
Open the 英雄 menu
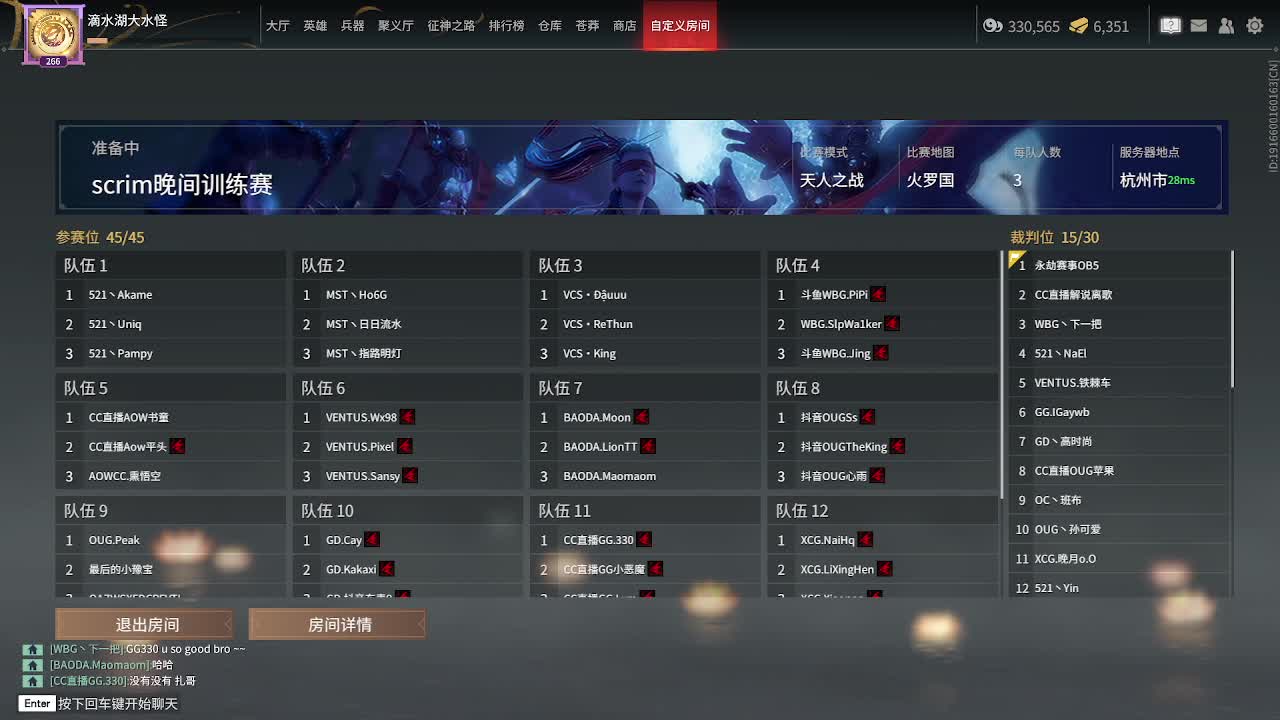point(314,27)
